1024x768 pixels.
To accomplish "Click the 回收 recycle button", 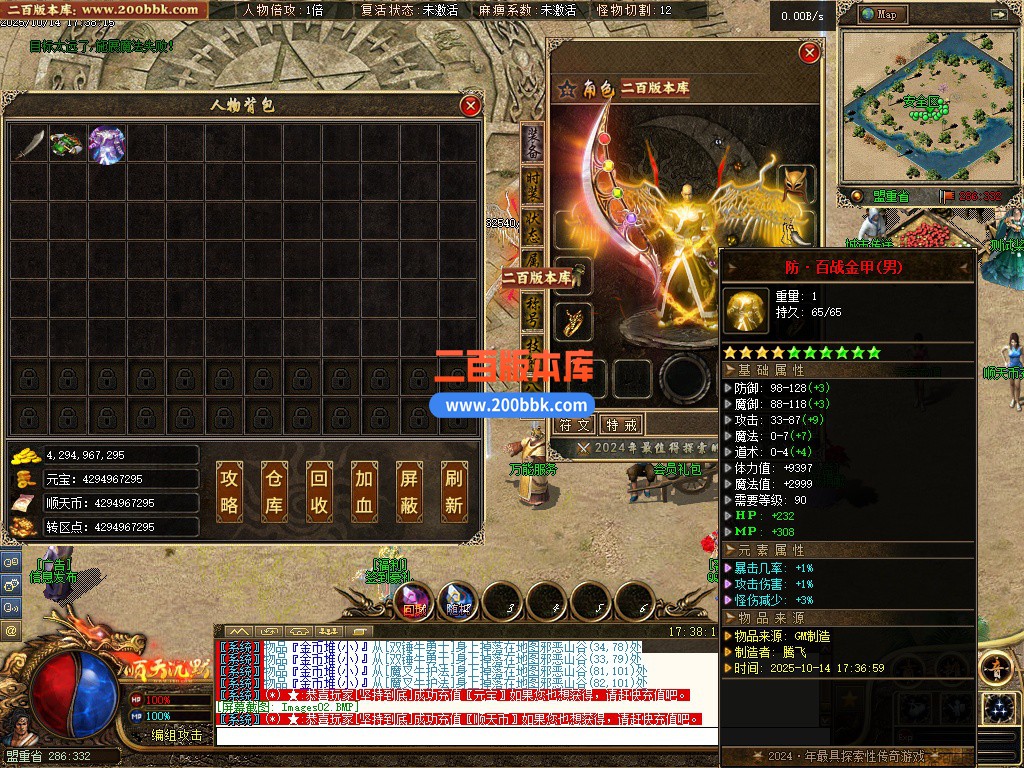I will pos(318,492).
